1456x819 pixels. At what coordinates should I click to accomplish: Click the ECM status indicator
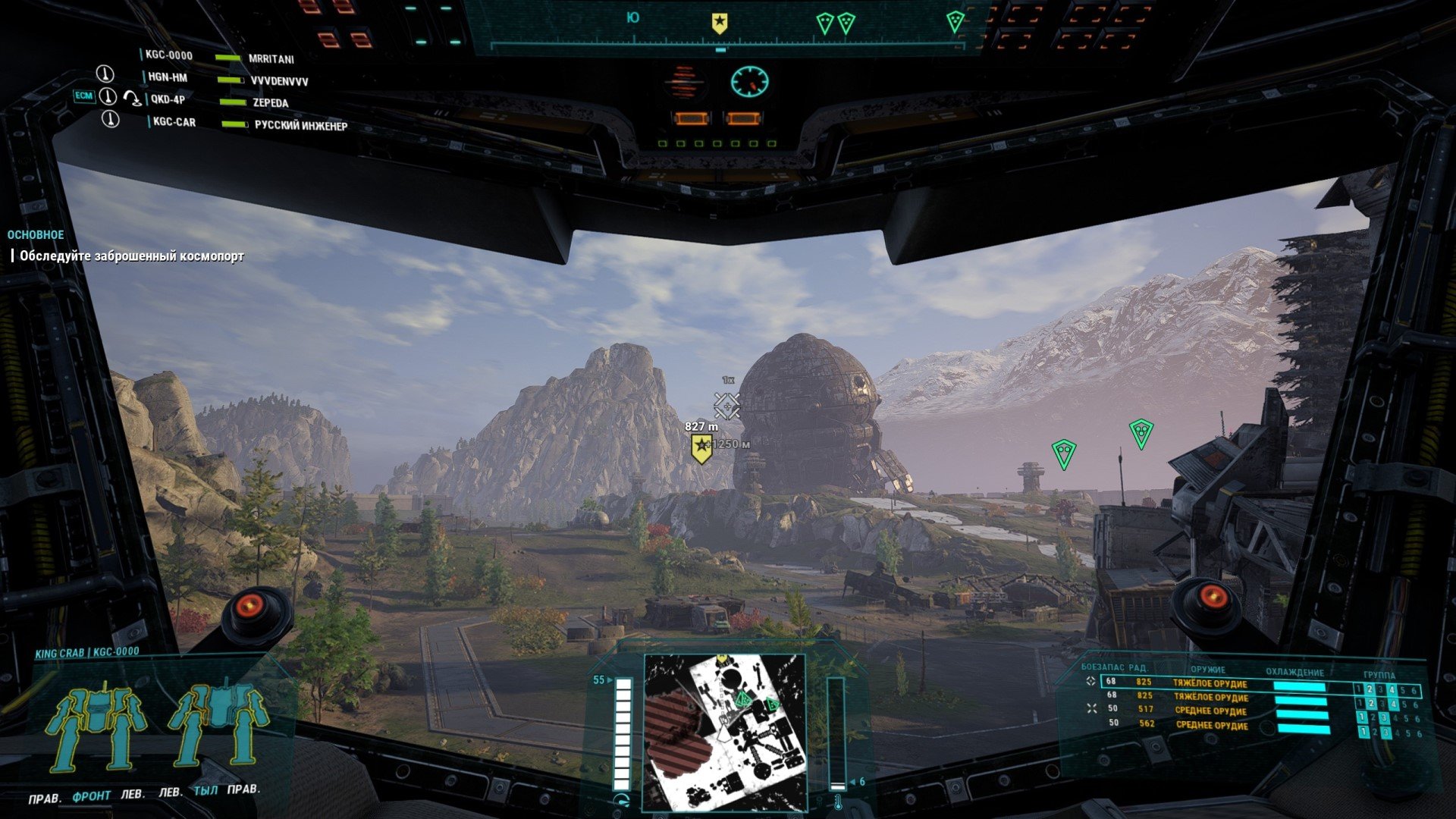[83, 96]
